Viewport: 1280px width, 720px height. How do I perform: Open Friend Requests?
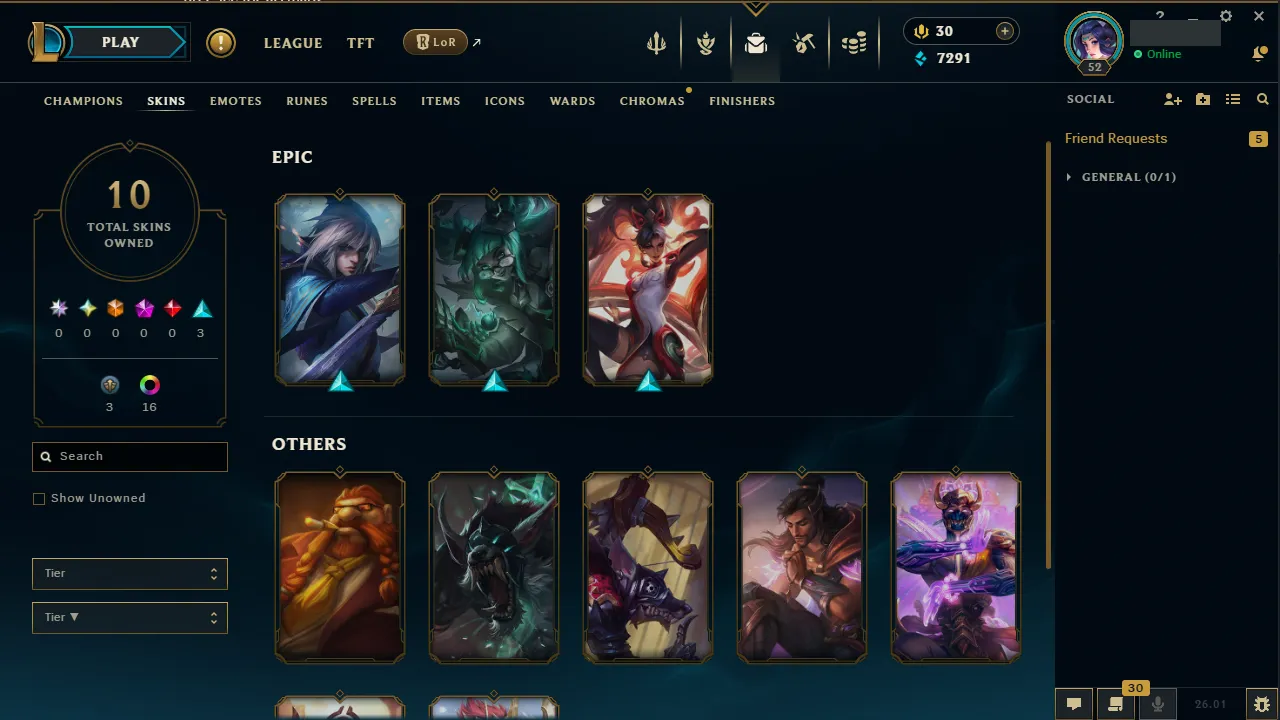[x=1116, y=138]
